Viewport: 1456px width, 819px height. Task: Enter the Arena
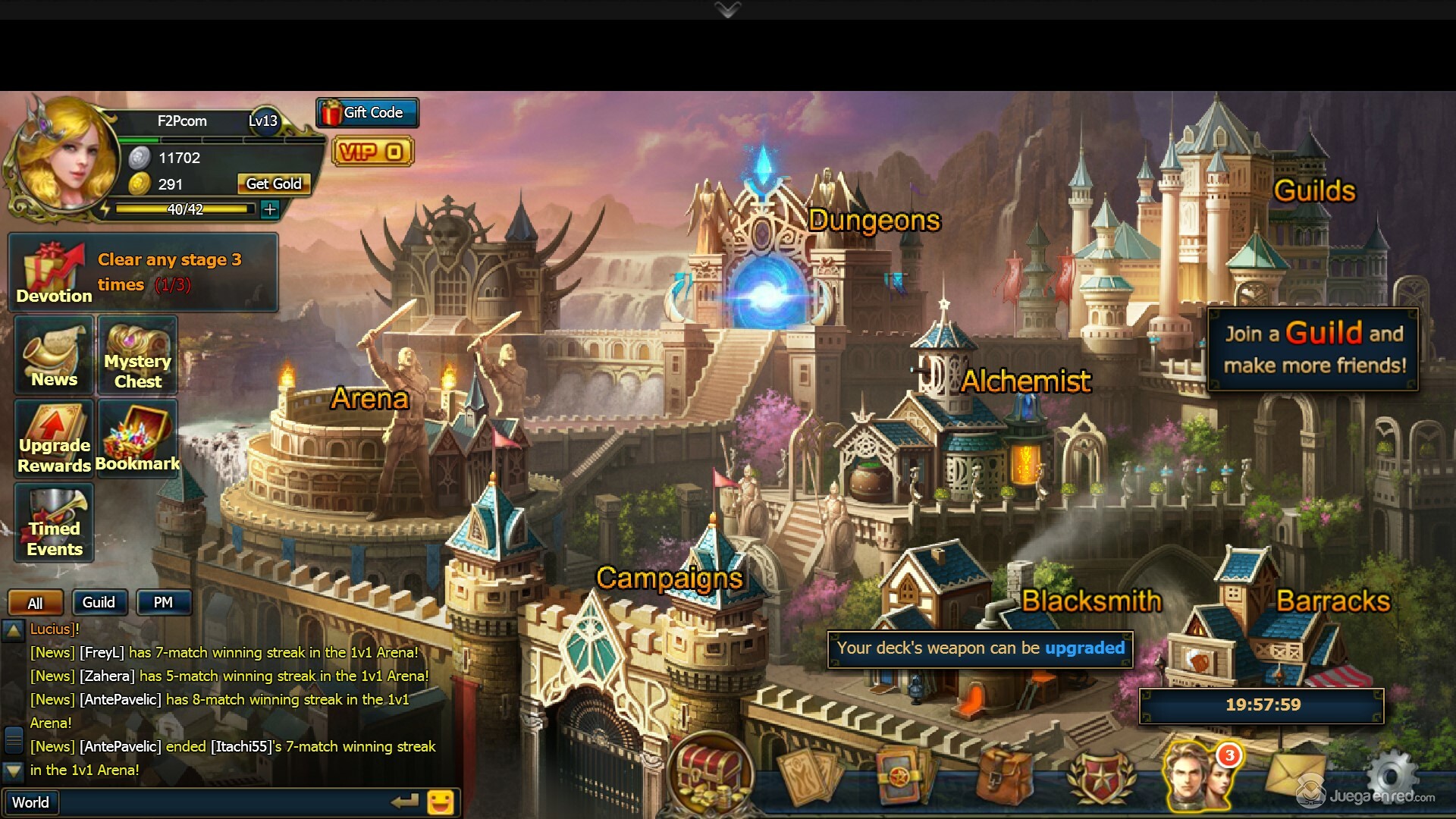[x=369, y=400]
